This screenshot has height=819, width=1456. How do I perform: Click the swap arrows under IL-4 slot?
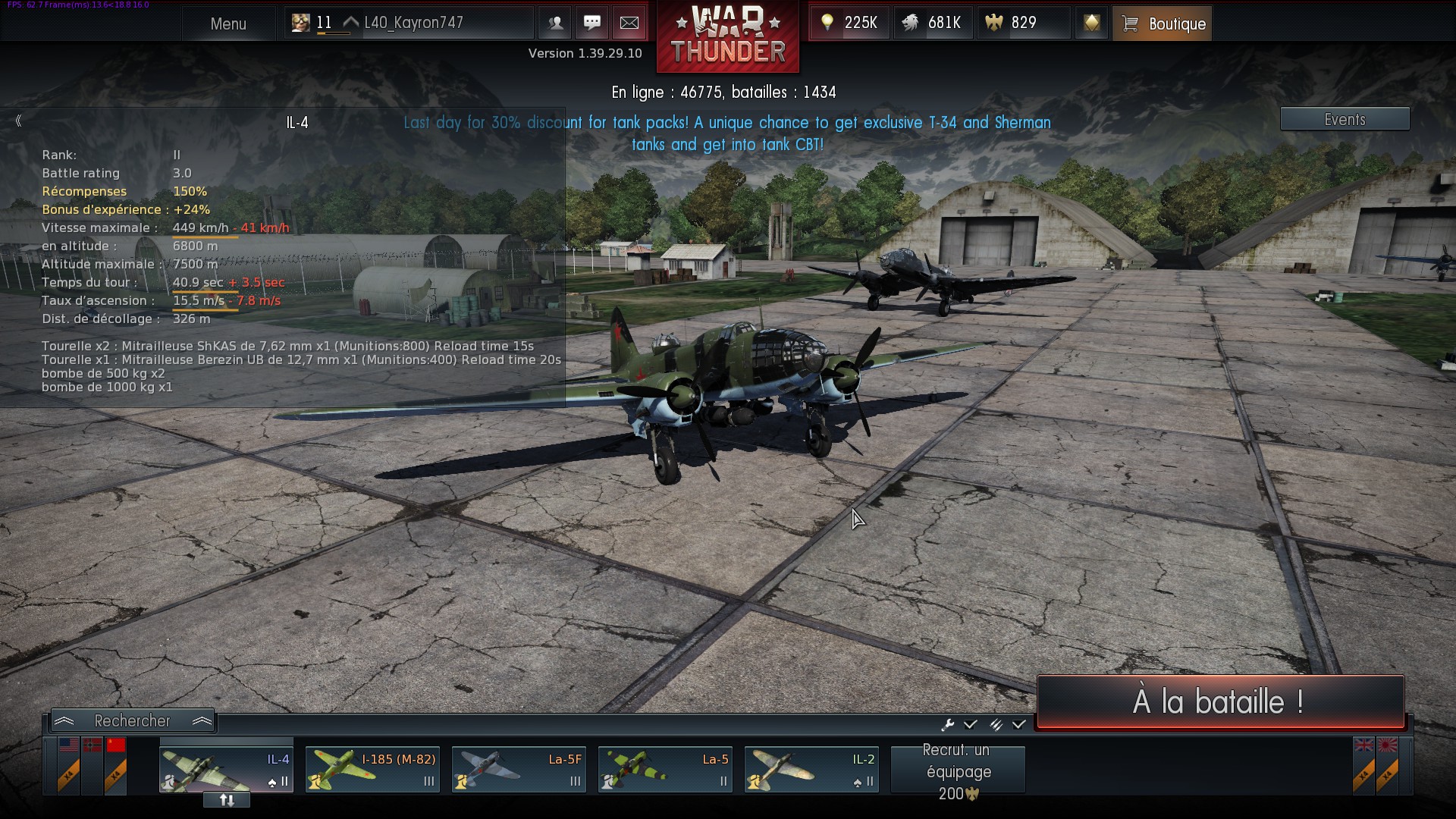tap(227, 800)
